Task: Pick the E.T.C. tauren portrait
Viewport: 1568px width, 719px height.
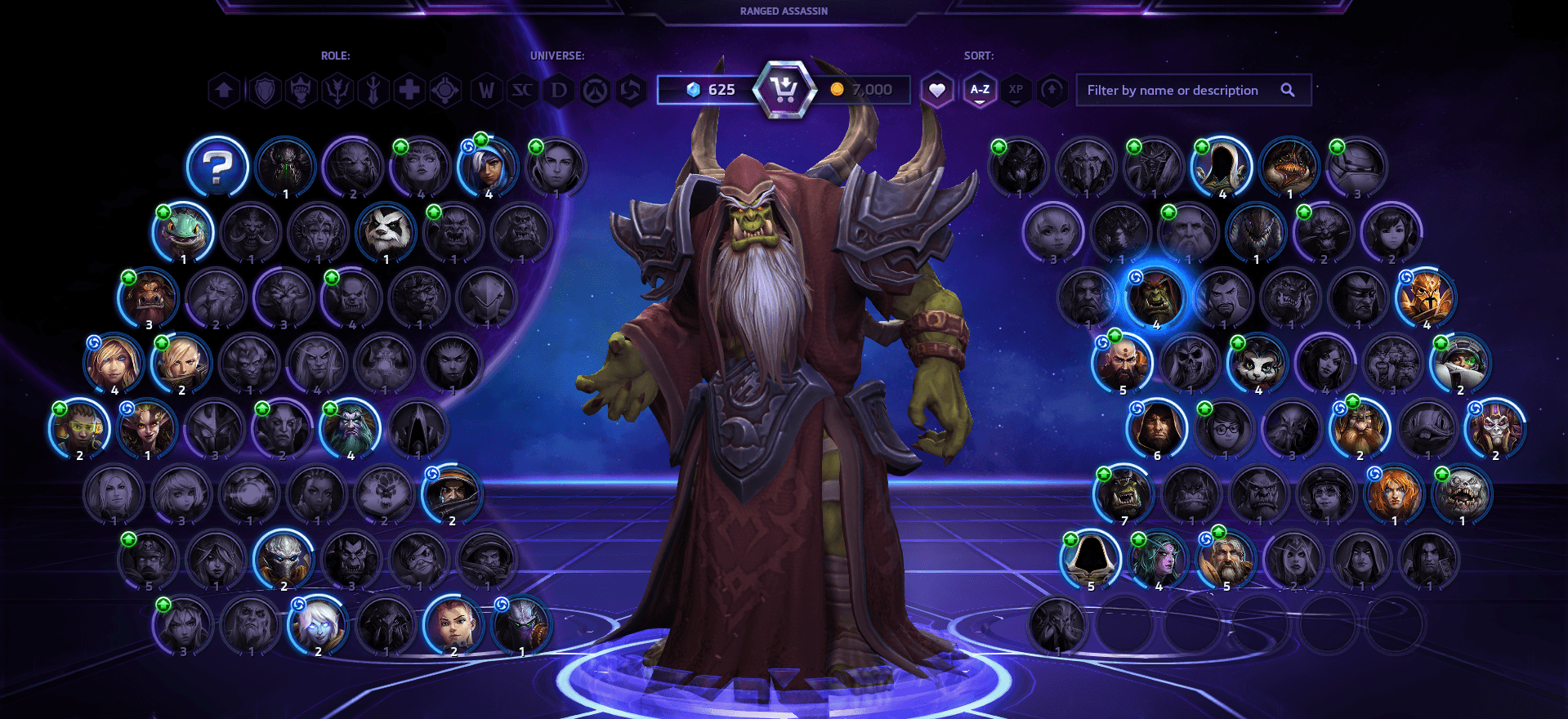Action: (150, 298)
